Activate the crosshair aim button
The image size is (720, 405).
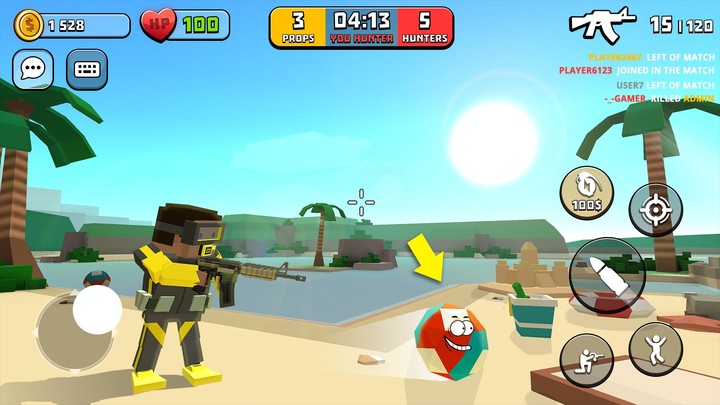656,210
